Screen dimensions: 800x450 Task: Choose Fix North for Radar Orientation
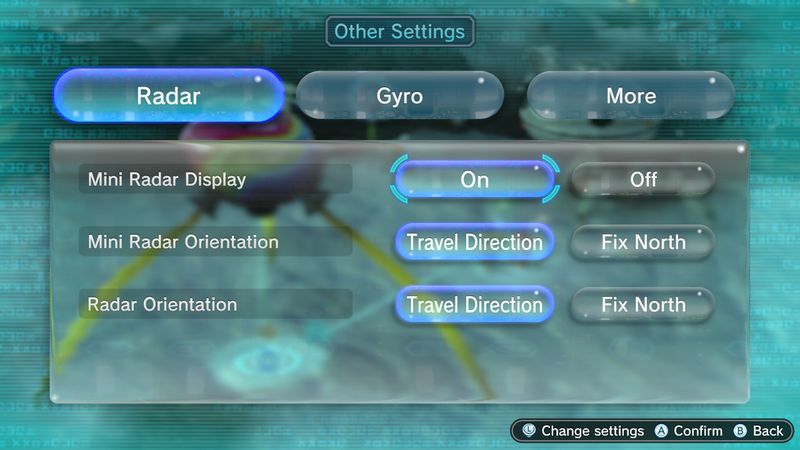click(643, 304)
